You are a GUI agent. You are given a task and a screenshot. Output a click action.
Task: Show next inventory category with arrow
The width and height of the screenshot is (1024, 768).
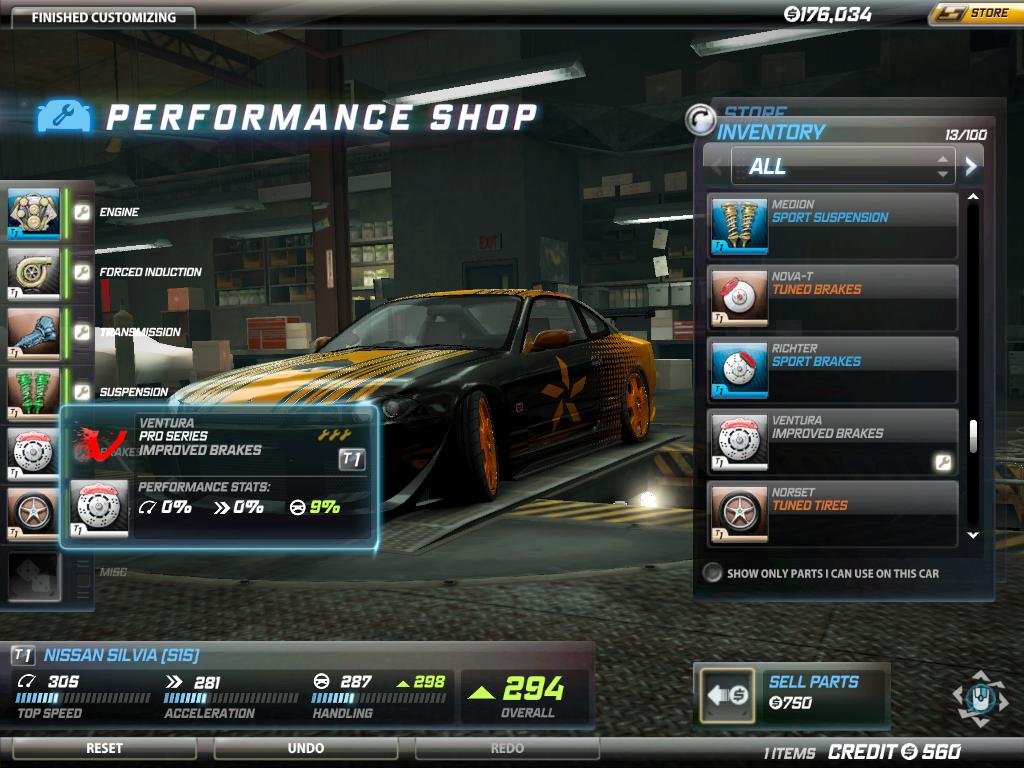pos(970,166)
